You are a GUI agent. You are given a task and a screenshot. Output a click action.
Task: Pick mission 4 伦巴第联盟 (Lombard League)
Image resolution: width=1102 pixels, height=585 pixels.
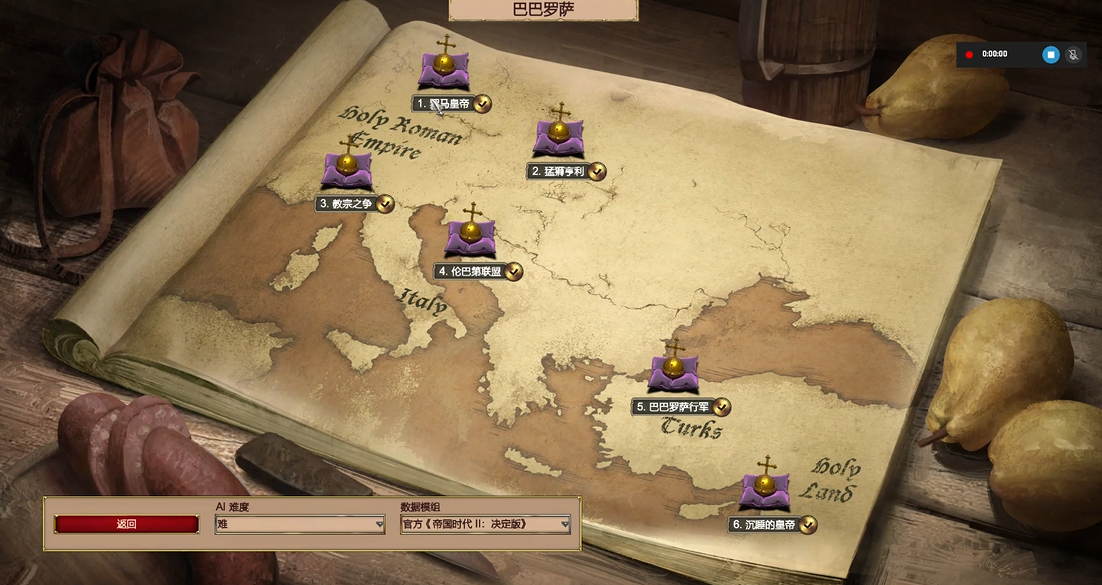pos(470,236)
